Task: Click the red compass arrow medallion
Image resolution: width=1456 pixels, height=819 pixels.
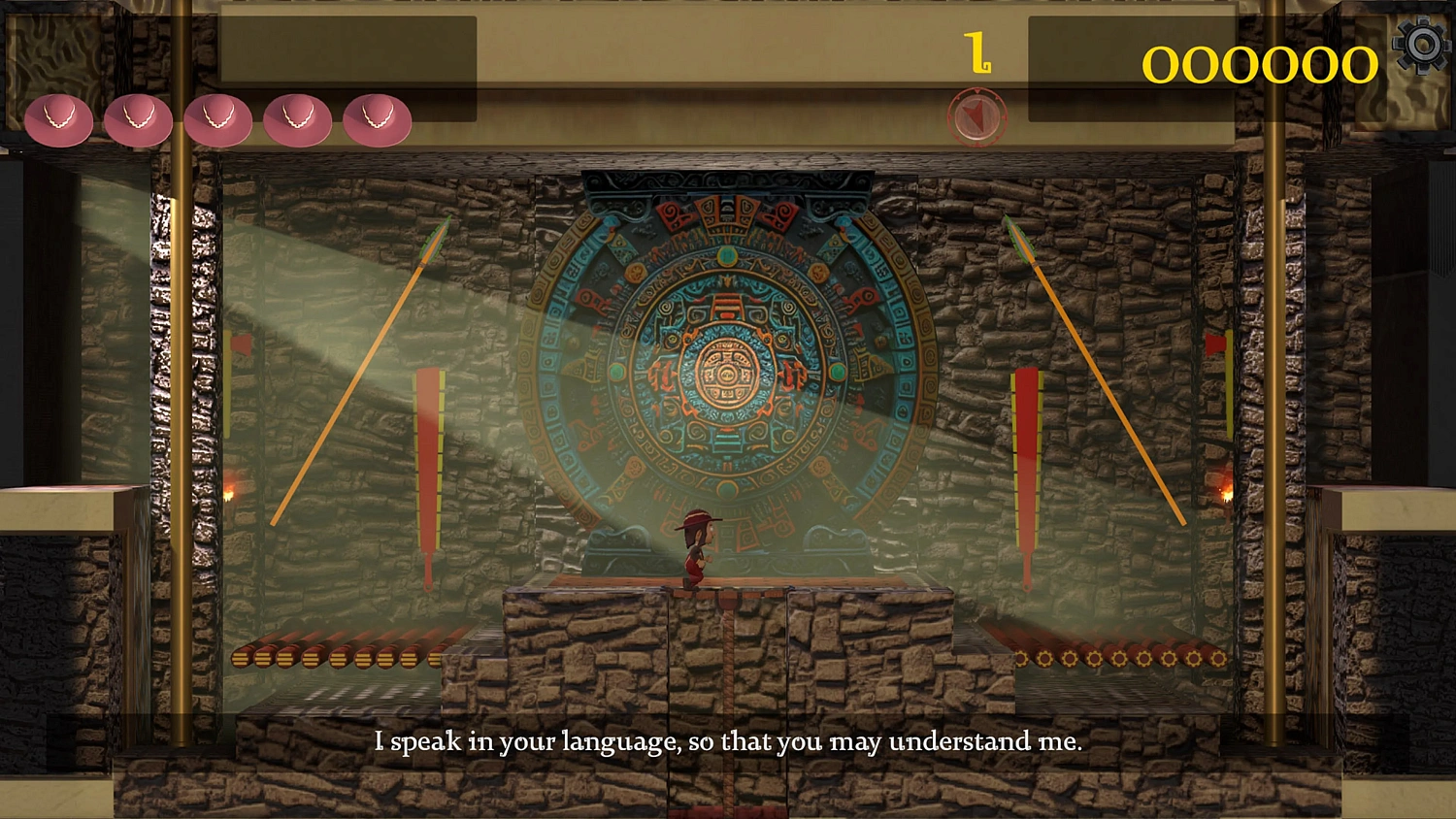Action: tap(976, 115)
